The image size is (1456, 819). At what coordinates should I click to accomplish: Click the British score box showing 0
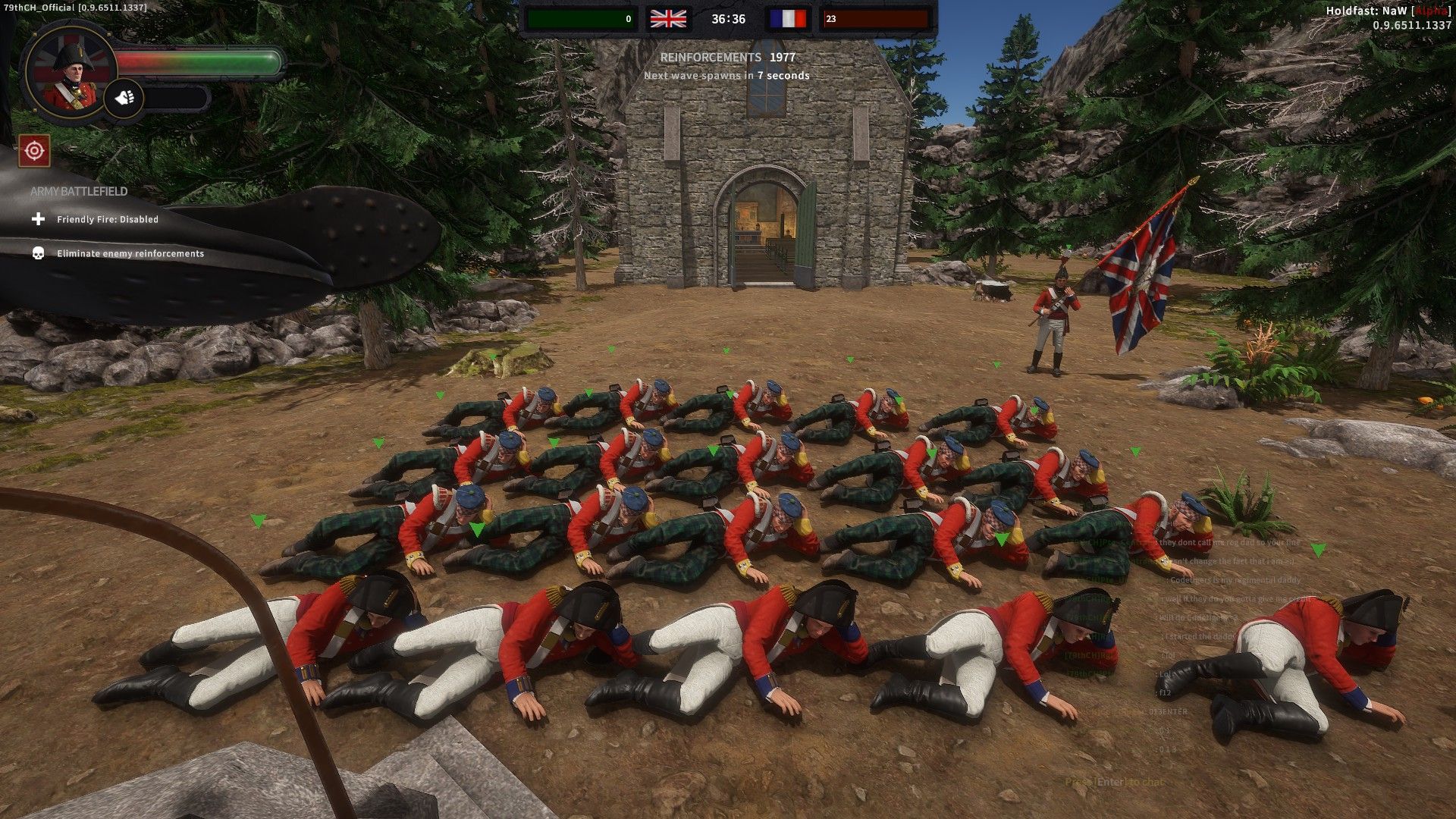pos(584,19)
